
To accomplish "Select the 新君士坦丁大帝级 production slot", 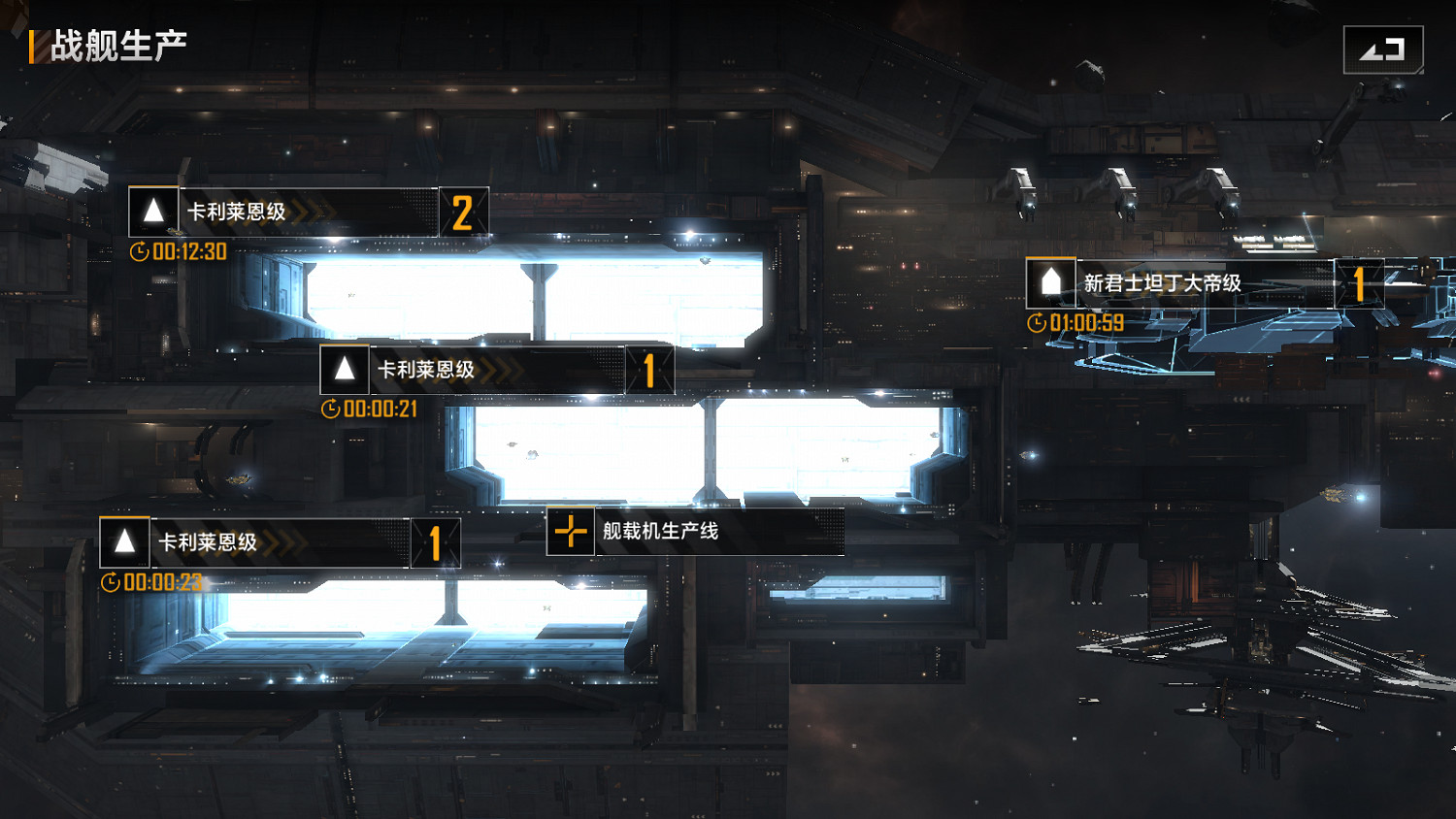I will [x=1204, y=283].
